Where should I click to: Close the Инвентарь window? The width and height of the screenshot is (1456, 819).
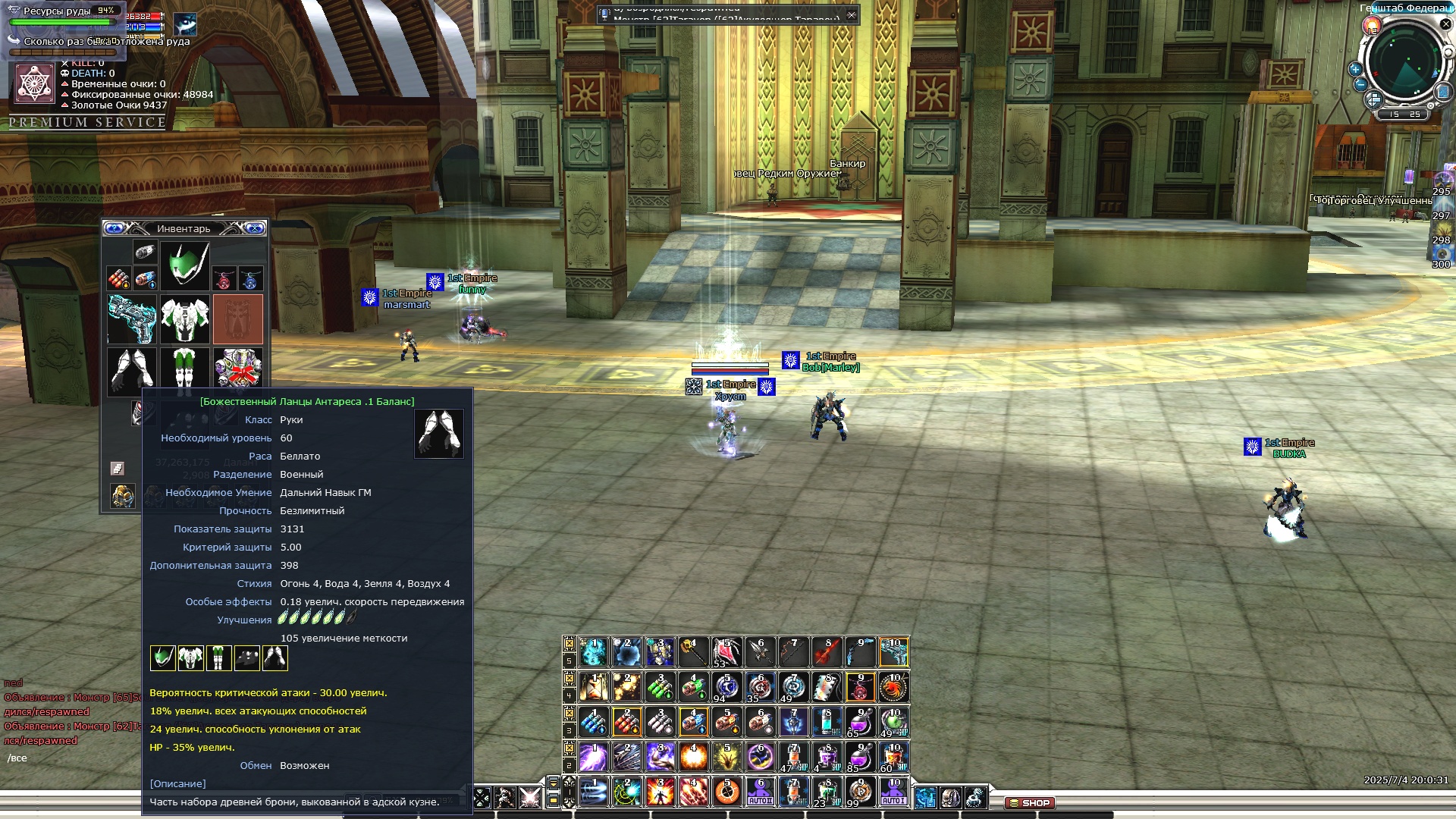[x=256, y=228]
